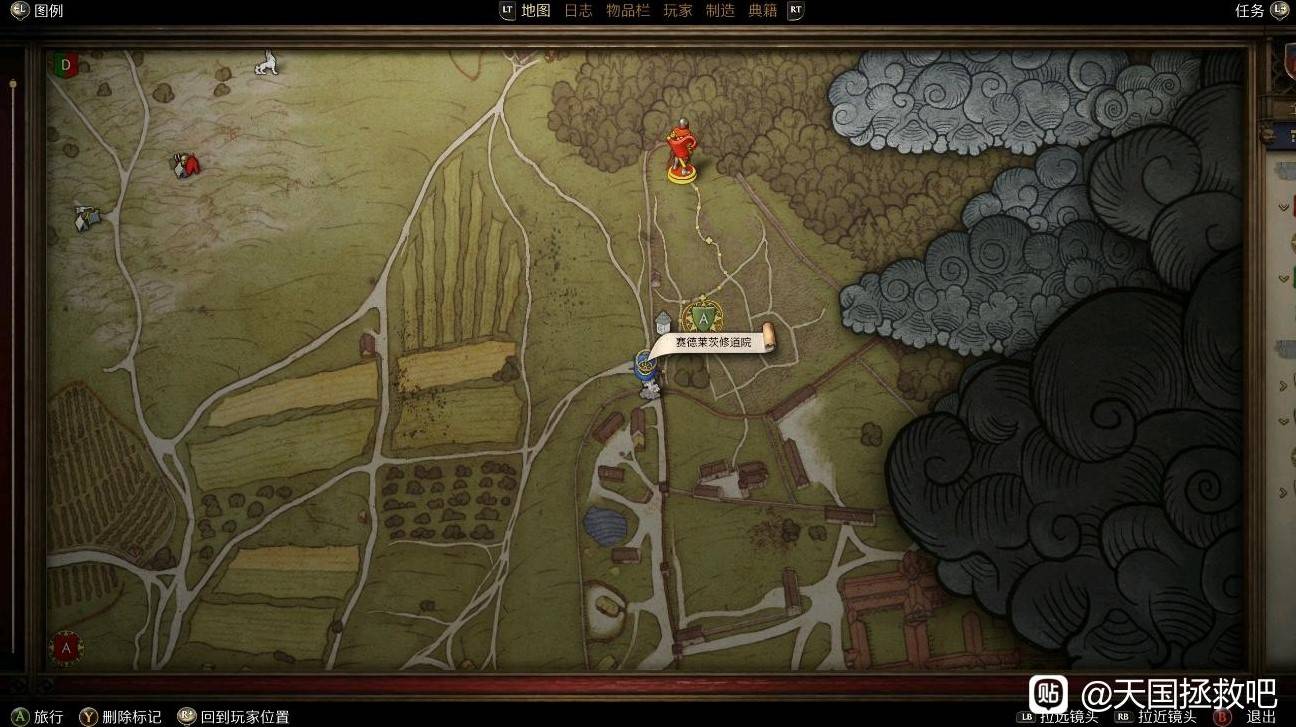Select the 赛德莱茨修道院 location label

[712, 343]
